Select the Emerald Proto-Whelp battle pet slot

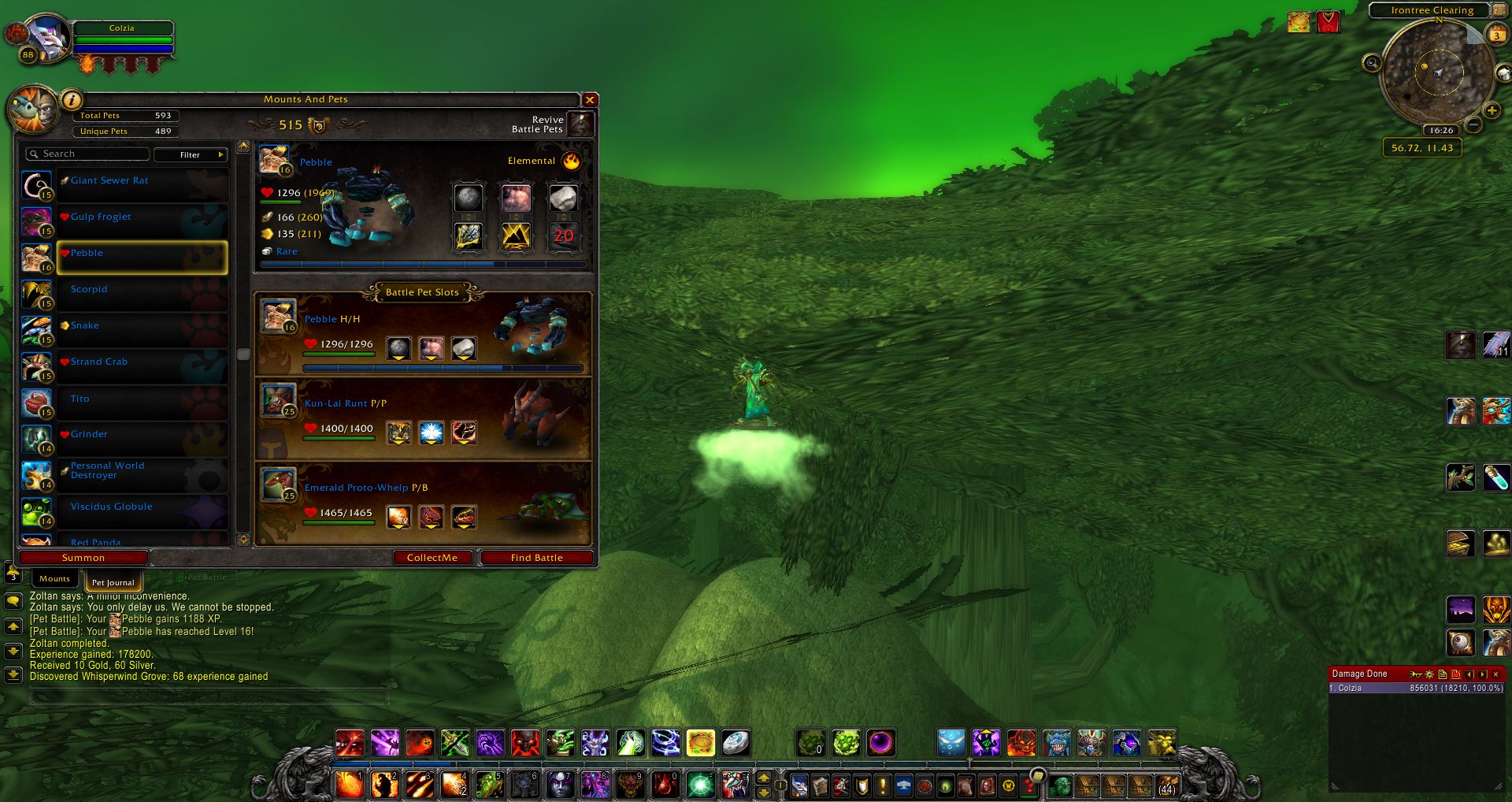pyautogui.click(x=423, y=503)
